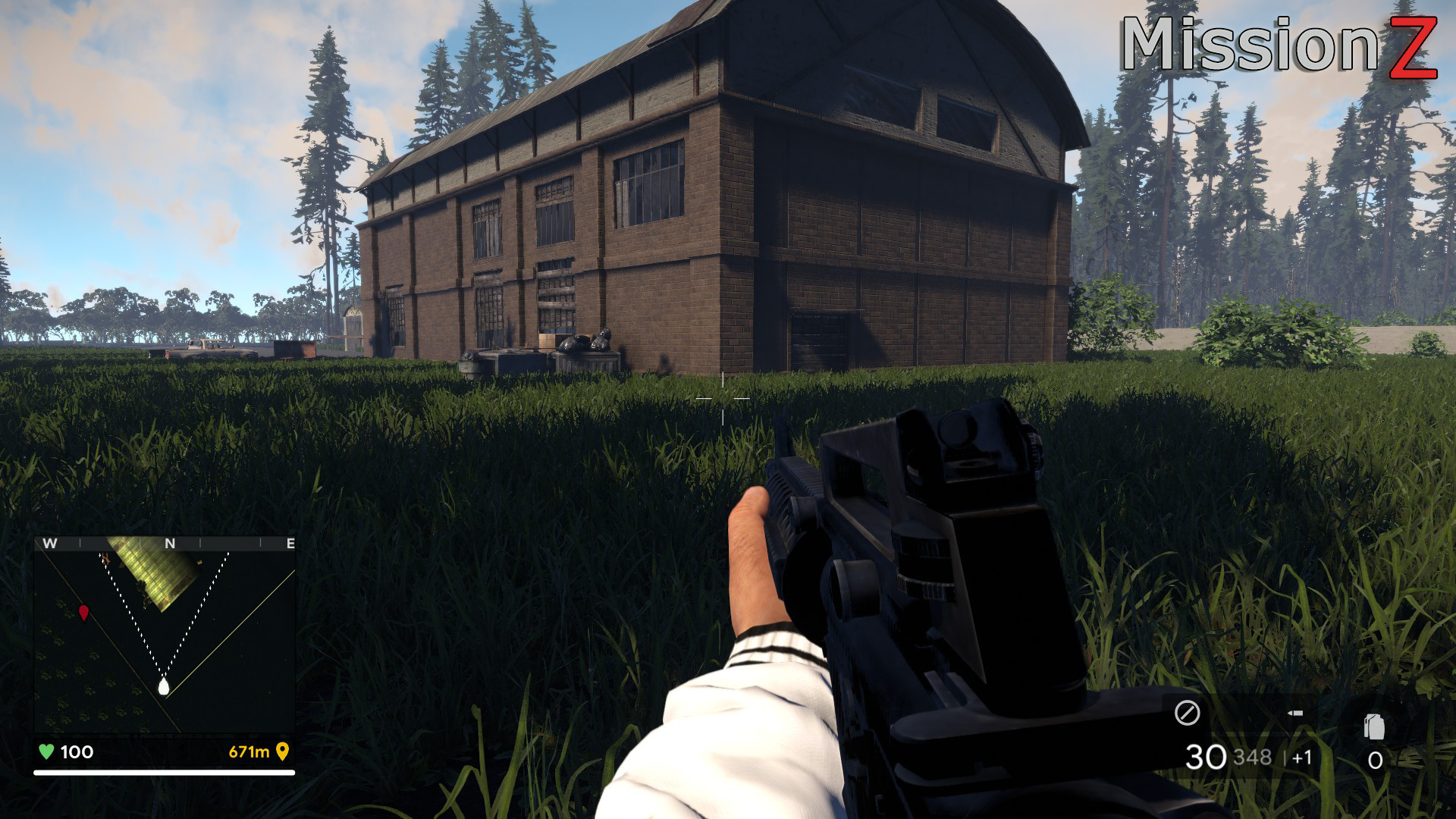Viewport: 1456px width, 819px height.
Task: Click the W compass letter on the minimap
Action: point(49,543)
